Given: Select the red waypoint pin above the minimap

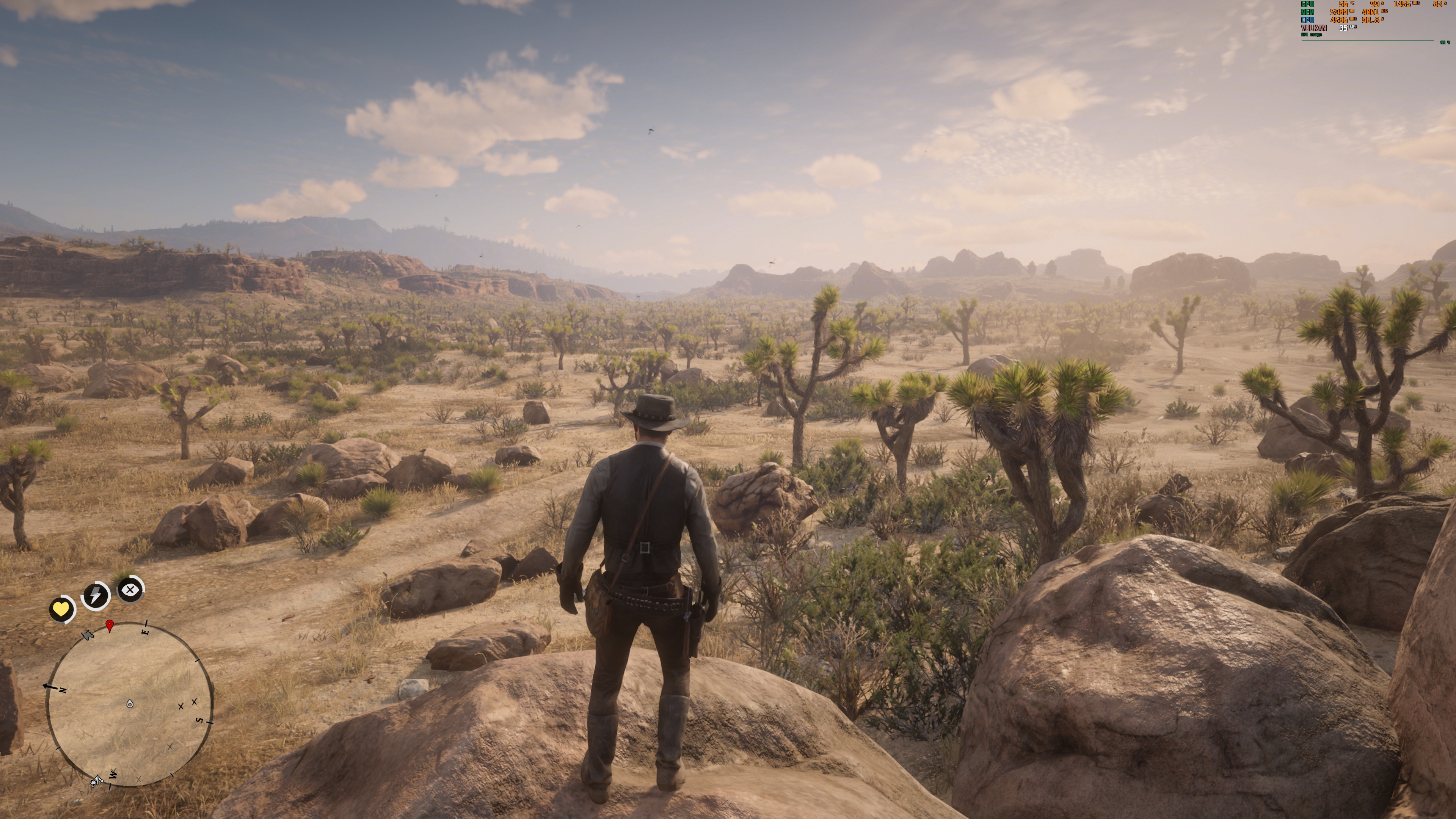Looking at the screenshot, I should pyautogui.click(x=110, y=626).
